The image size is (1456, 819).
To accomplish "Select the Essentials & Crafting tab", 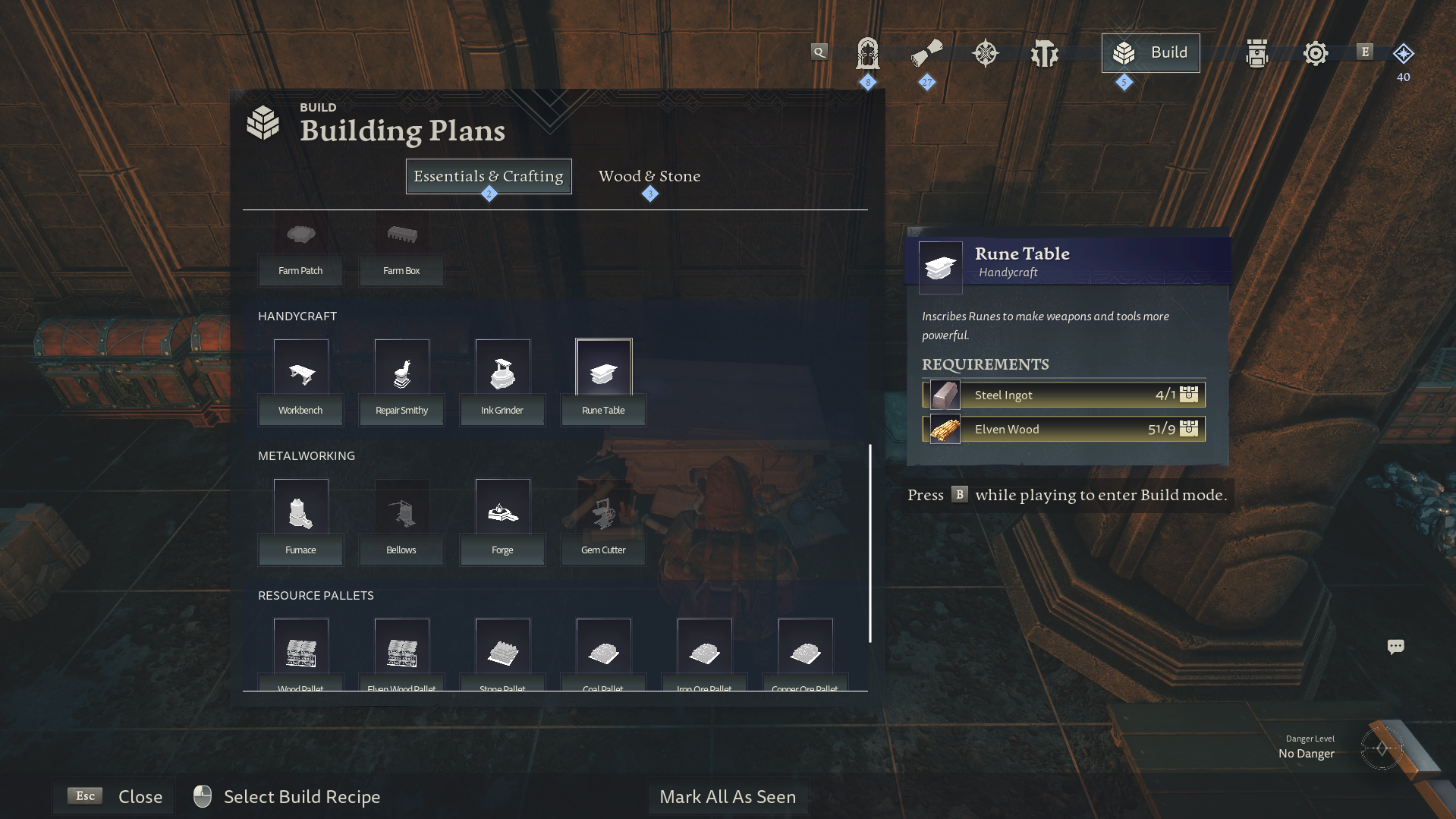I will point(488,176).
